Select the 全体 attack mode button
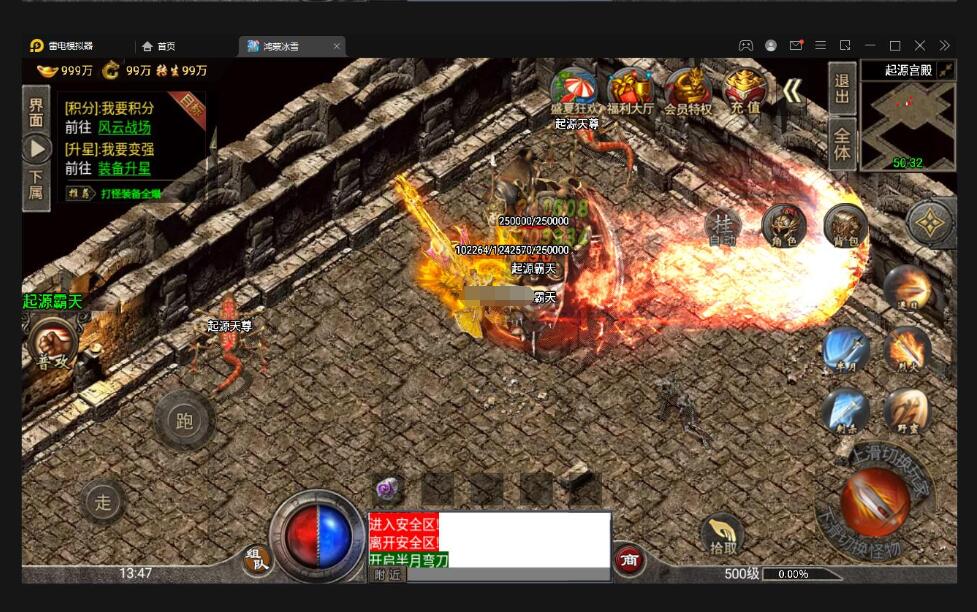The height and width of the screenshot is (612, 977). point(842,145)
